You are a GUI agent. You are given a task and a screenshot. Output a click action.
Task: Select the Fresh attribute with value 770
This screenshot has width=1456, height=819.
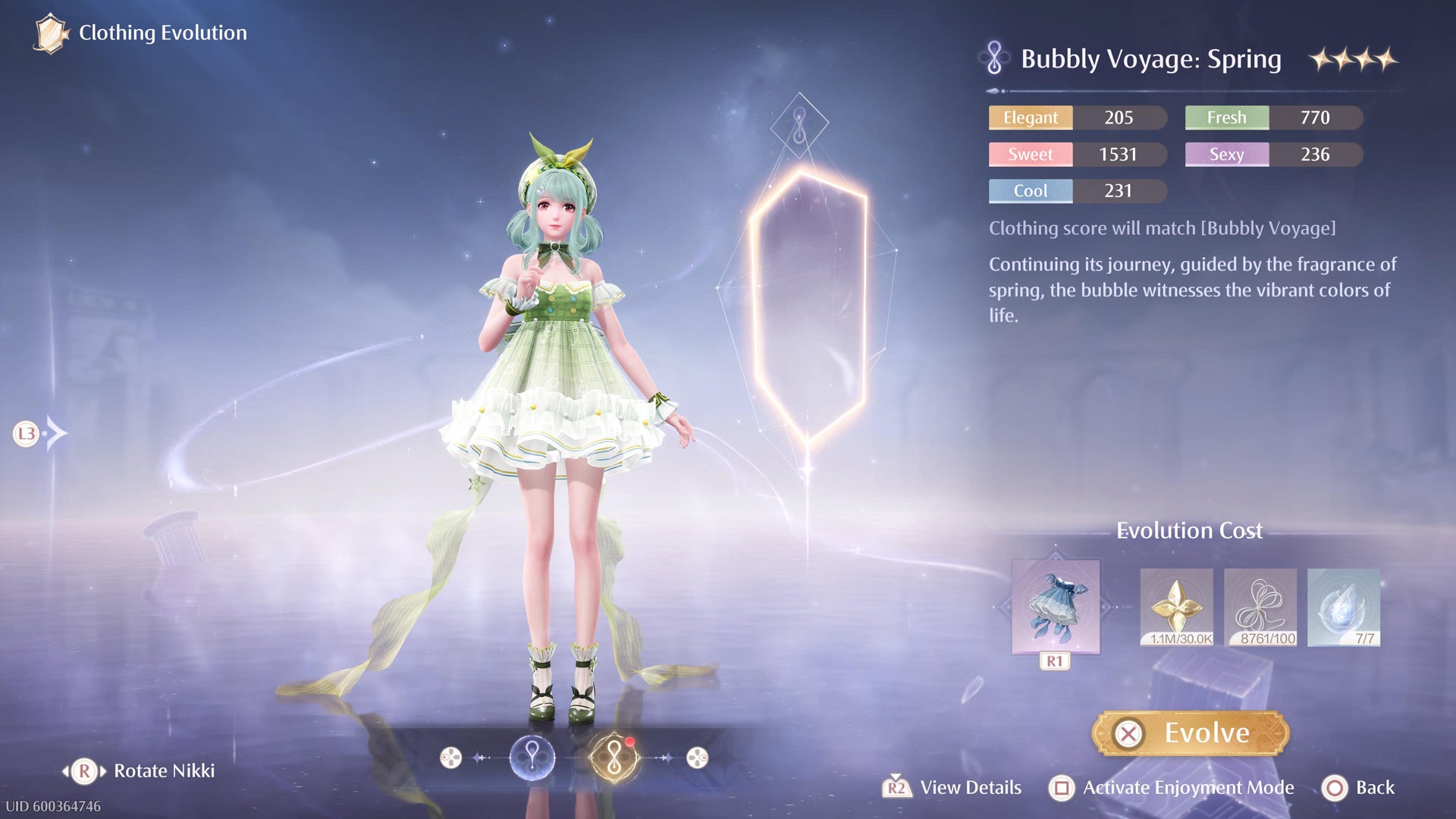(x=1272, y=118)
